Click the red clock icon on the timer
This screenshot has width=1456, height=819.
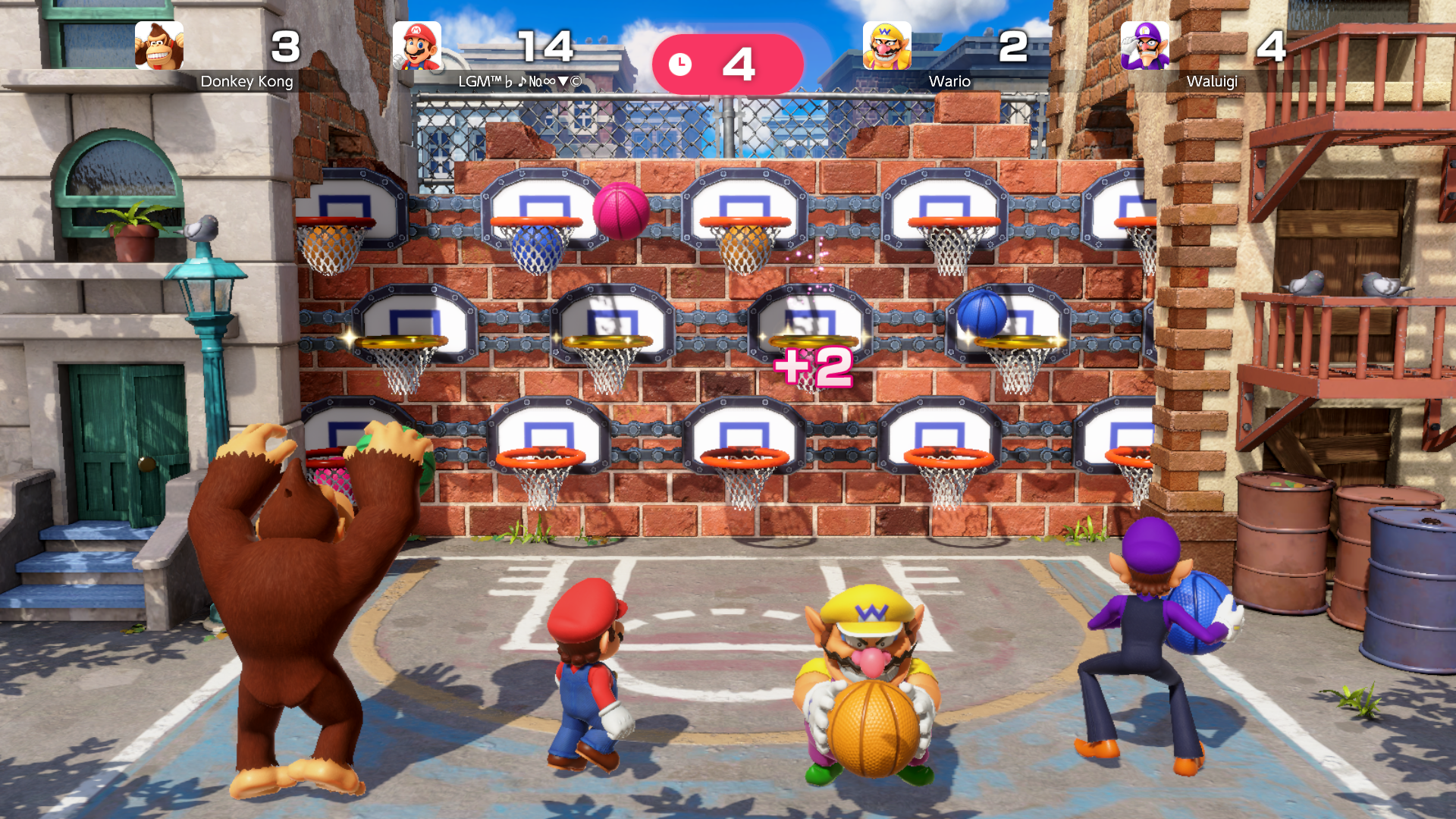coord(682,64)
